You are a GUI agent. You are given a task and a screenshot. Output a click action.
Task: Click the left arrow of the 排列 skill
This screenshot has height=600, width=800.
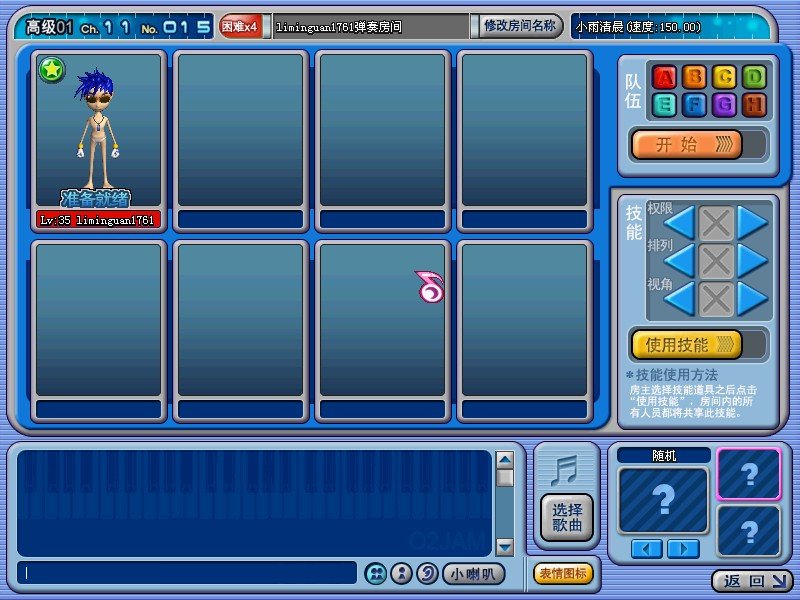coord(680,261)
